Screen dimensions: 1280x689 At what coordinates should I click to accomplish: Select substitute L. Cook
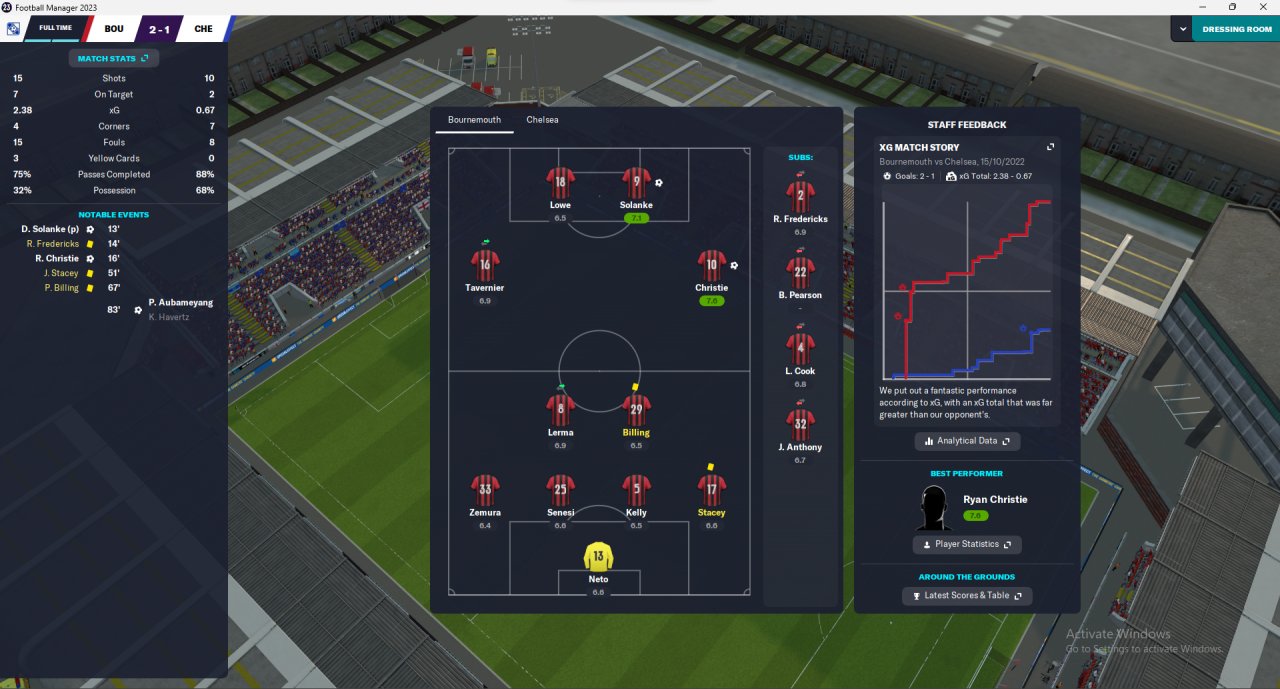800,349
